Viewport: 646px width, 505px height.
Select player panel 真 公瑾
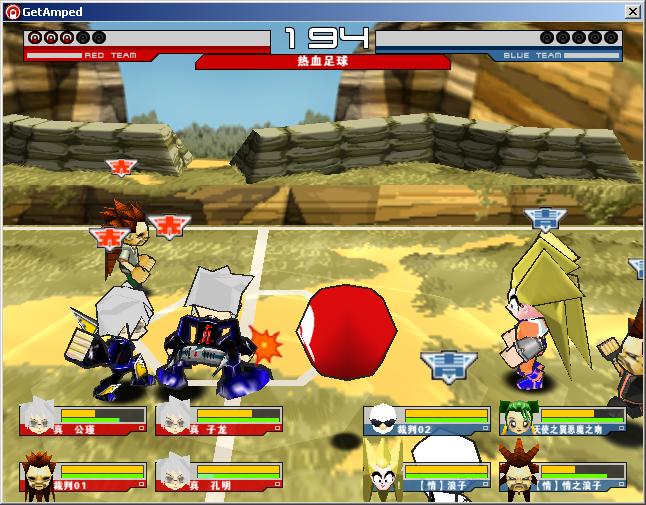coord(82,418)
